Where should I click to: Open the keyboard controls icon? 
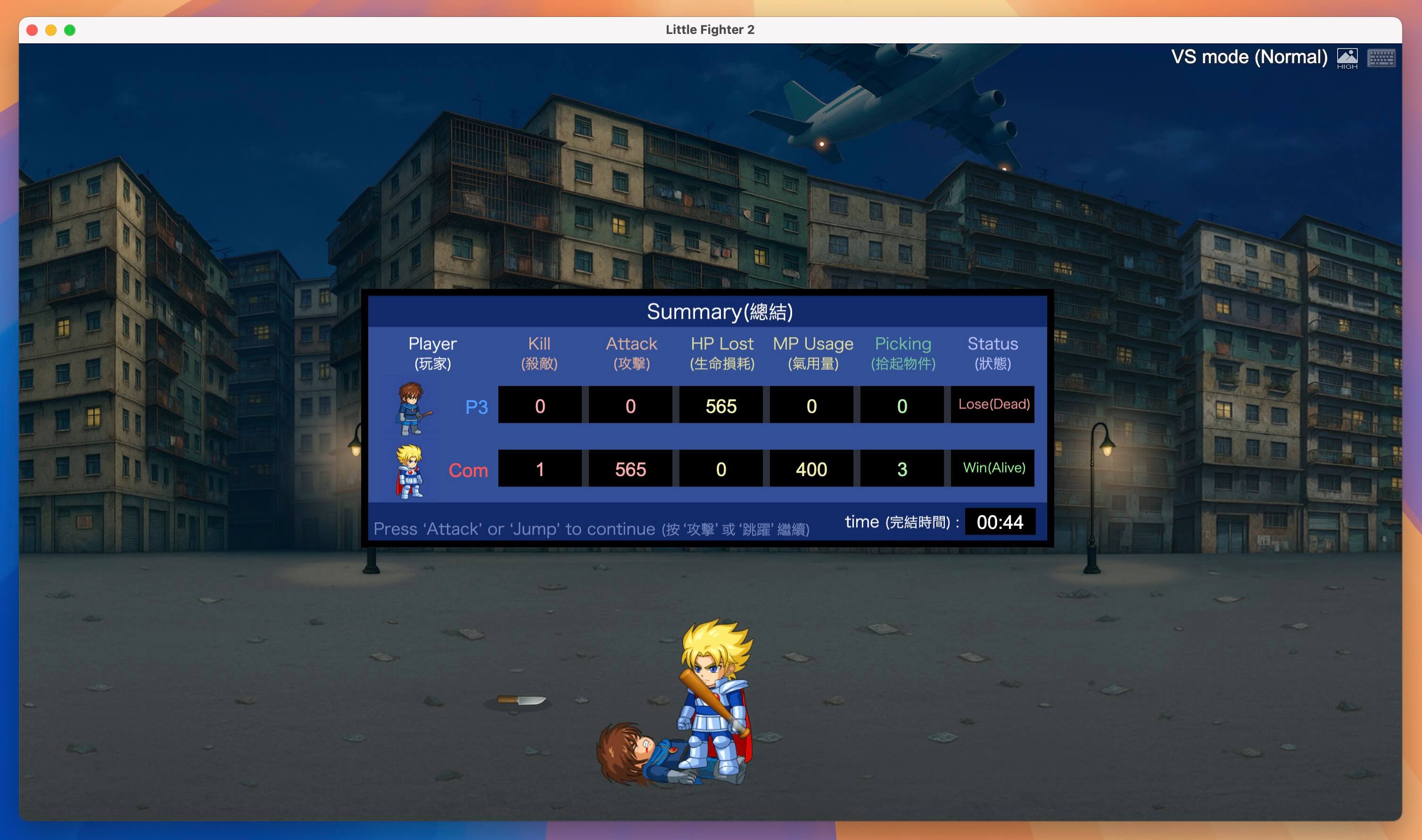[x=1382, y=57]
